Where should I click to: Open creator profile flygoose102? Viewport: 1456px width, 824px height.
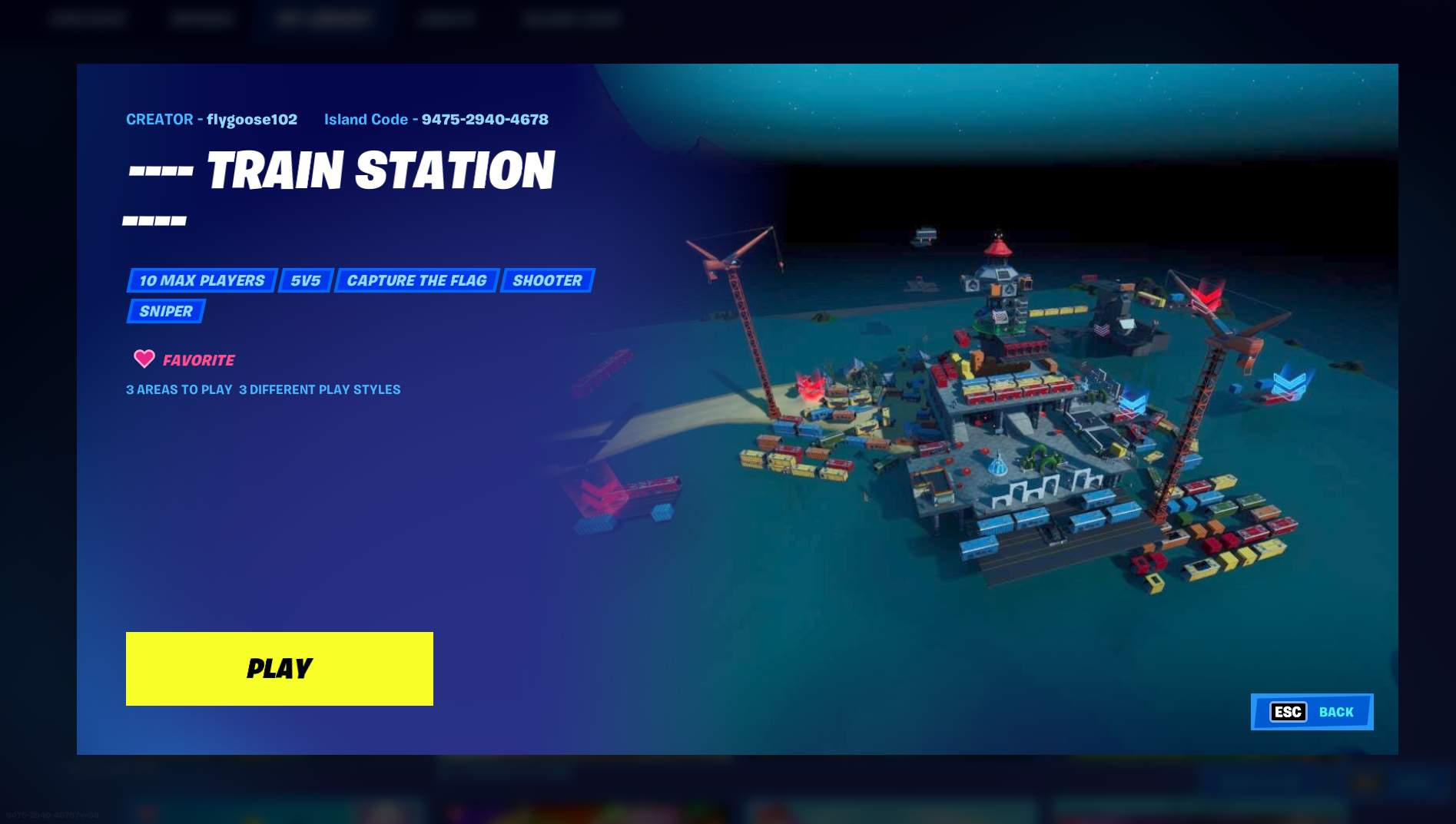(x=252, y=119)
